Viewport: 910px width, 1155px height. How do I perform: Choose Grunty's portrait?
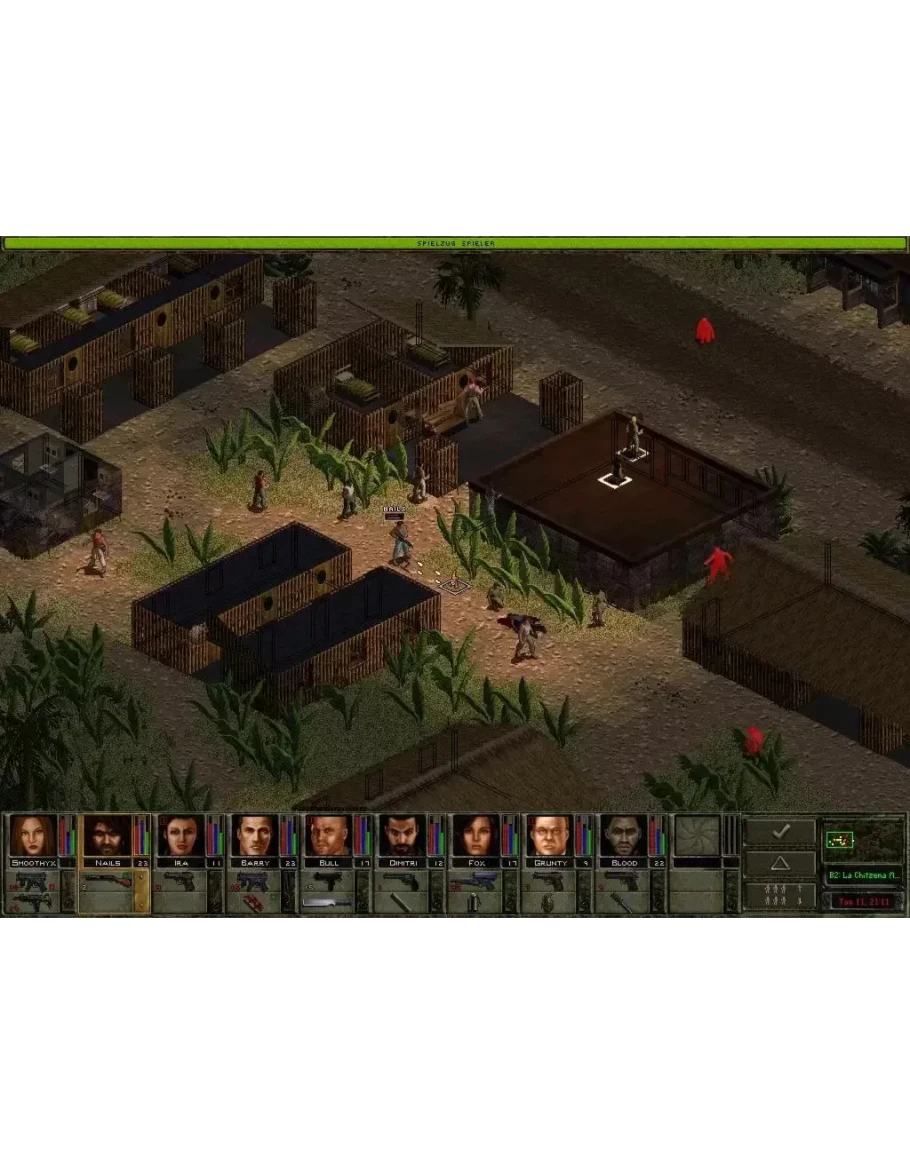[x=549, y=836]
